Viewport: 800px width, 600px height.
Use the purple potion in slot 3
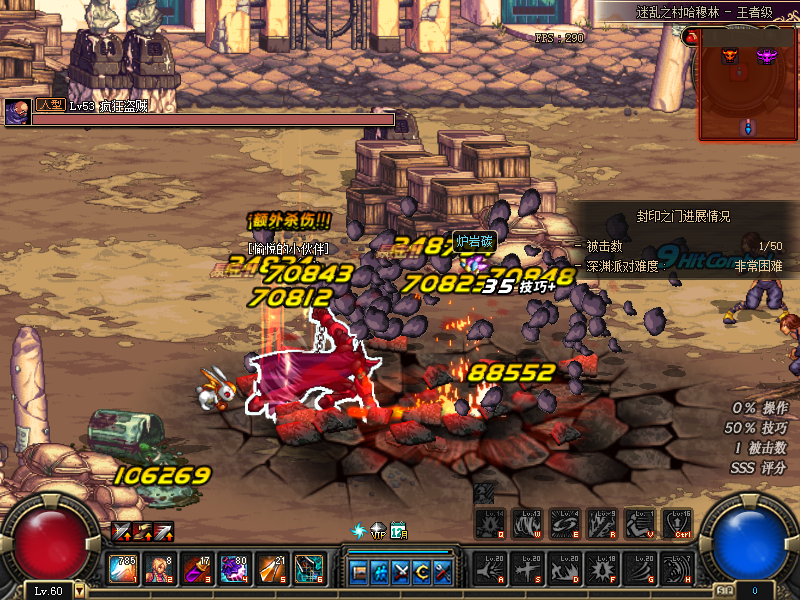click(x=194, y=570)
